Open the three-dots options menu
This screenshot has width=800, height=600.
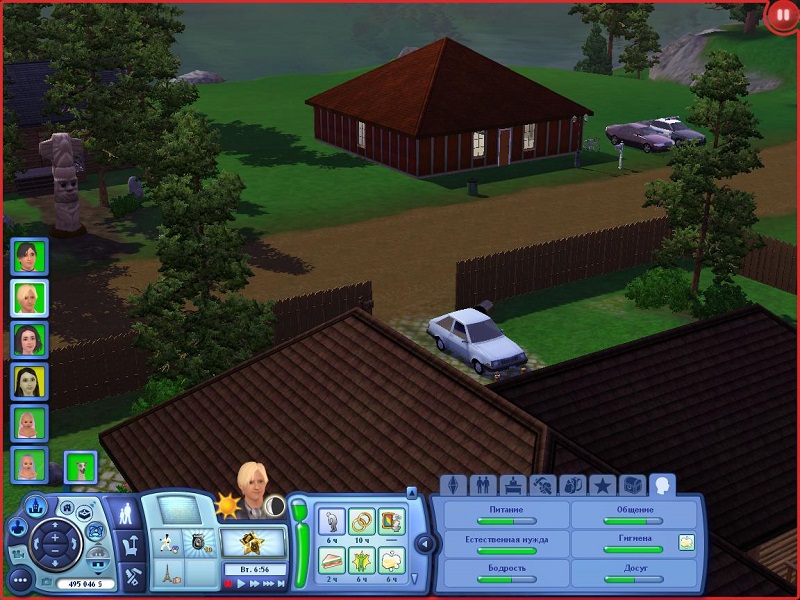[x=20, y=579]
